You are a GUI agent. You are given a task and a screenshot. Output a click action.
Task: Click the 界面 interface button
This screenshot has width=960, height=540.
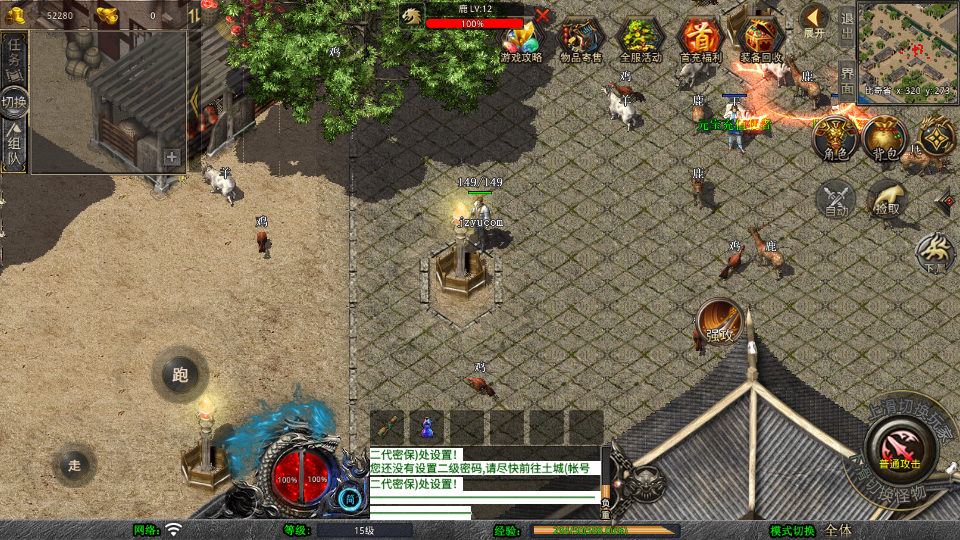click(x=846, y=77)
